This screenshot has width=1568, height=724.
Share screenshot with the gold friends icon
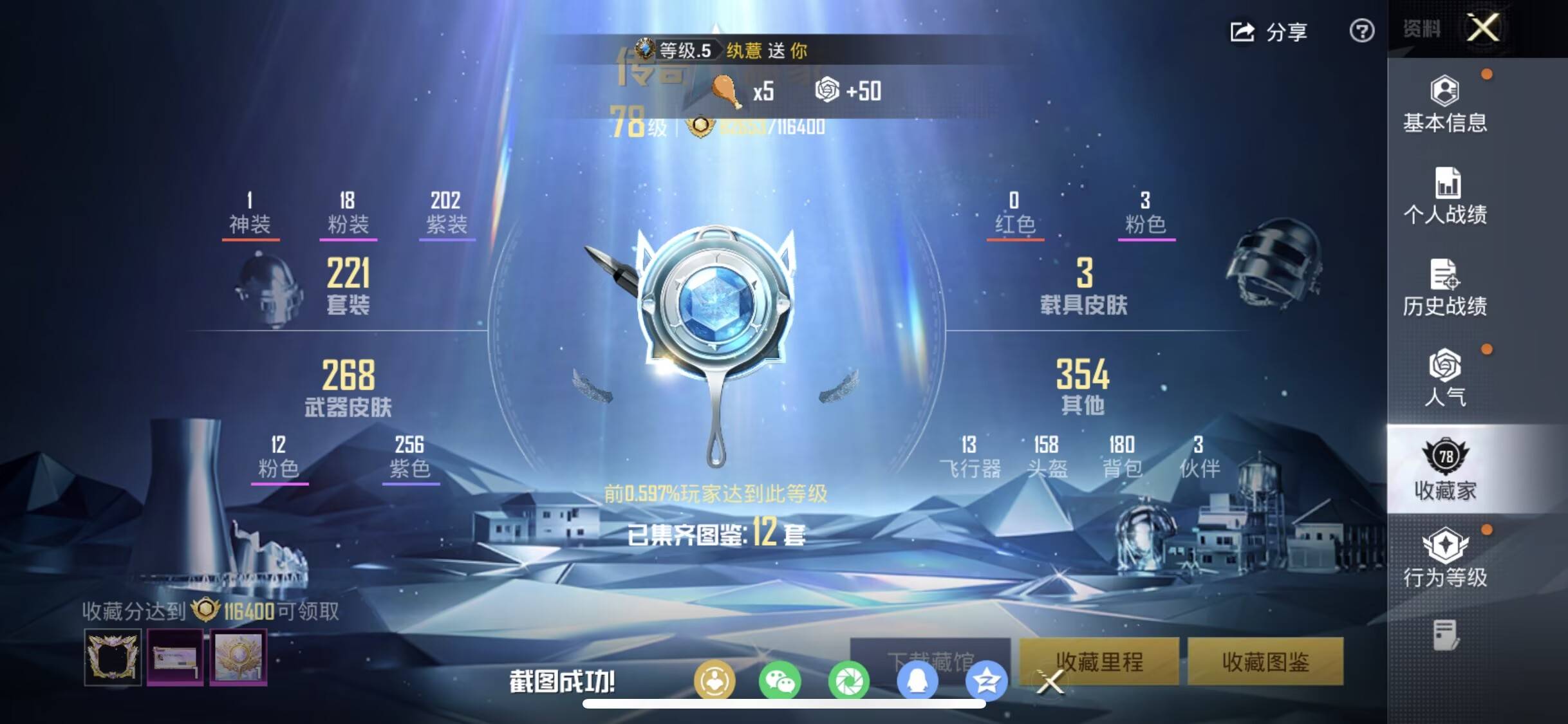click(x=714, y=681)
